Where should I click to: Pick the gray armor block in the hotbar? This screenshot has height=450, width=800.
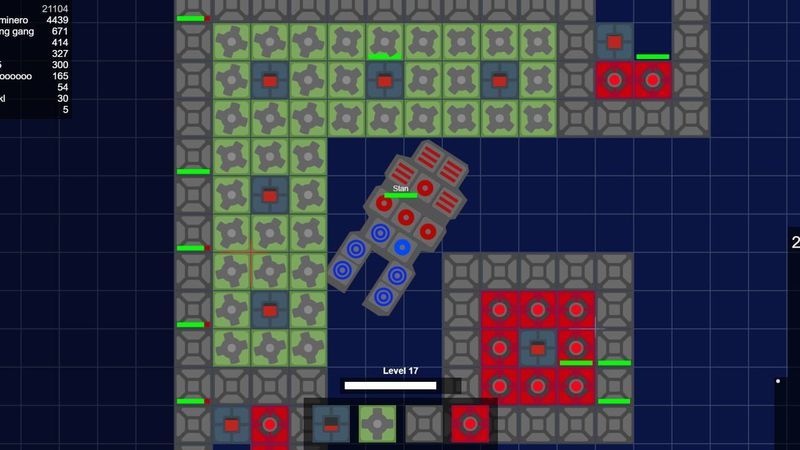tap(424, 423)
